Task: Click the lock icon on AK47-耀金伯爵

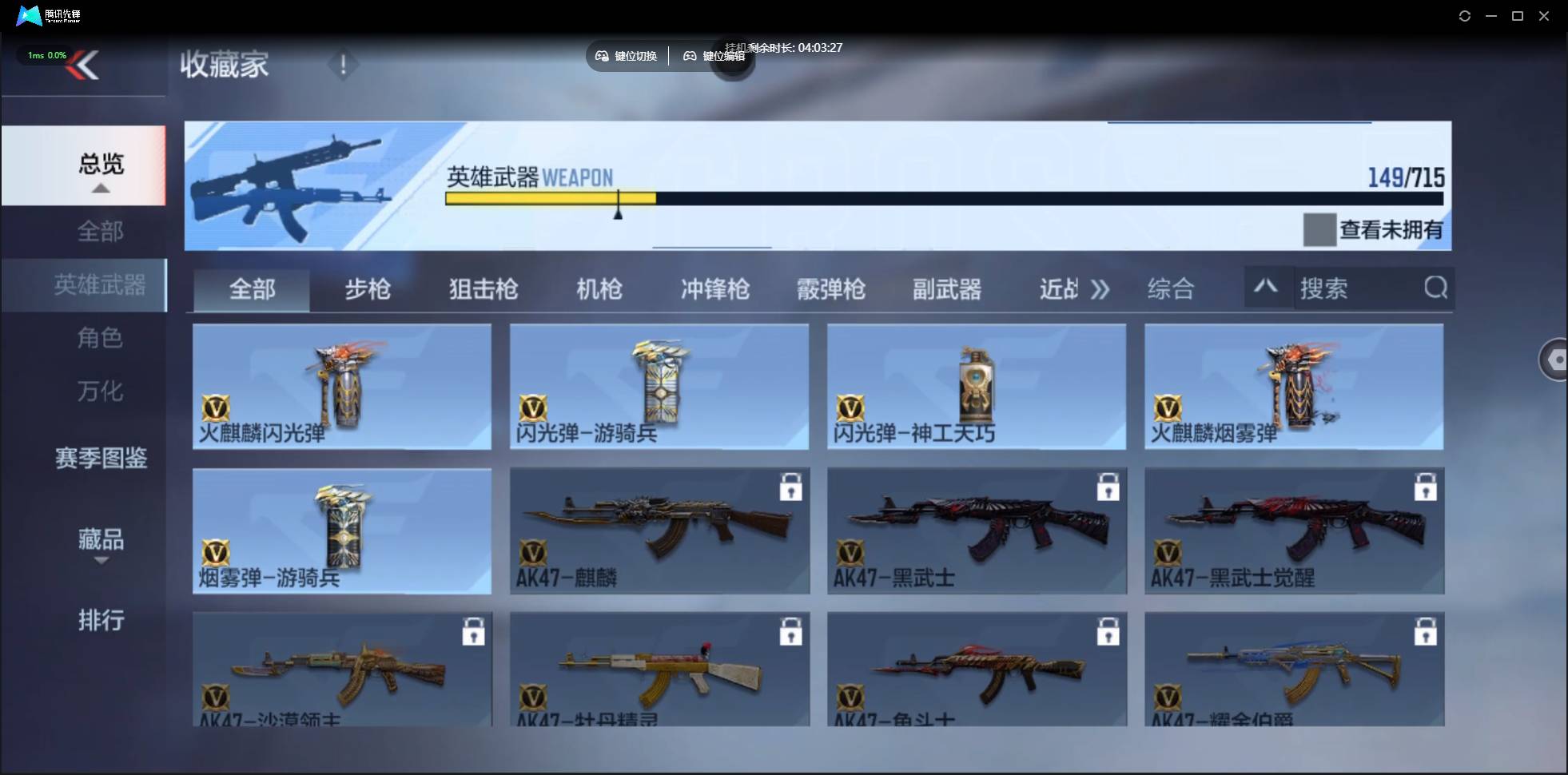Action: (x=1426, y=631)
